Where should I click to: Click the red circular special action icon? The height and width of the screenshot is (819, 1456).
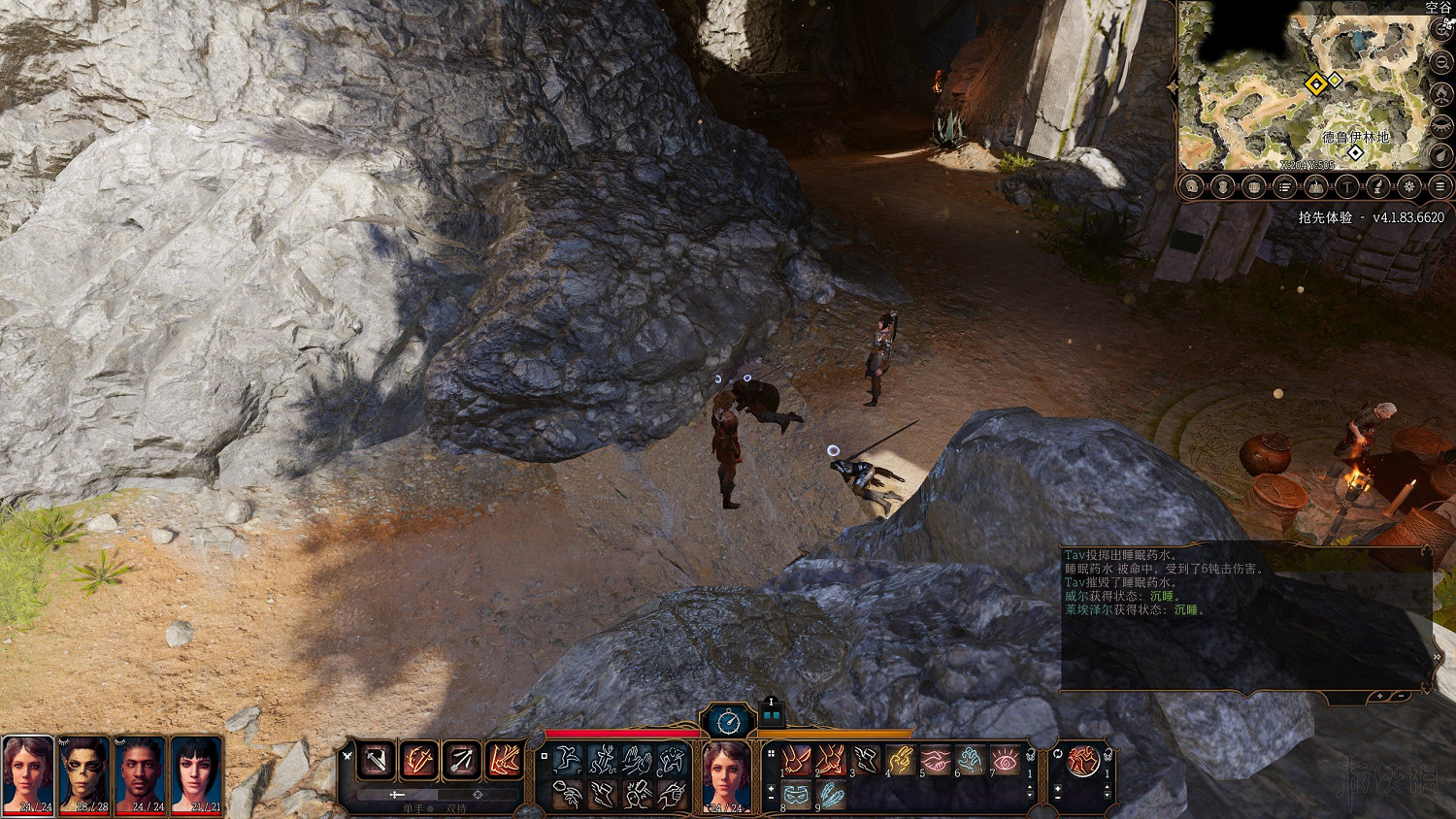[1083, 760]
